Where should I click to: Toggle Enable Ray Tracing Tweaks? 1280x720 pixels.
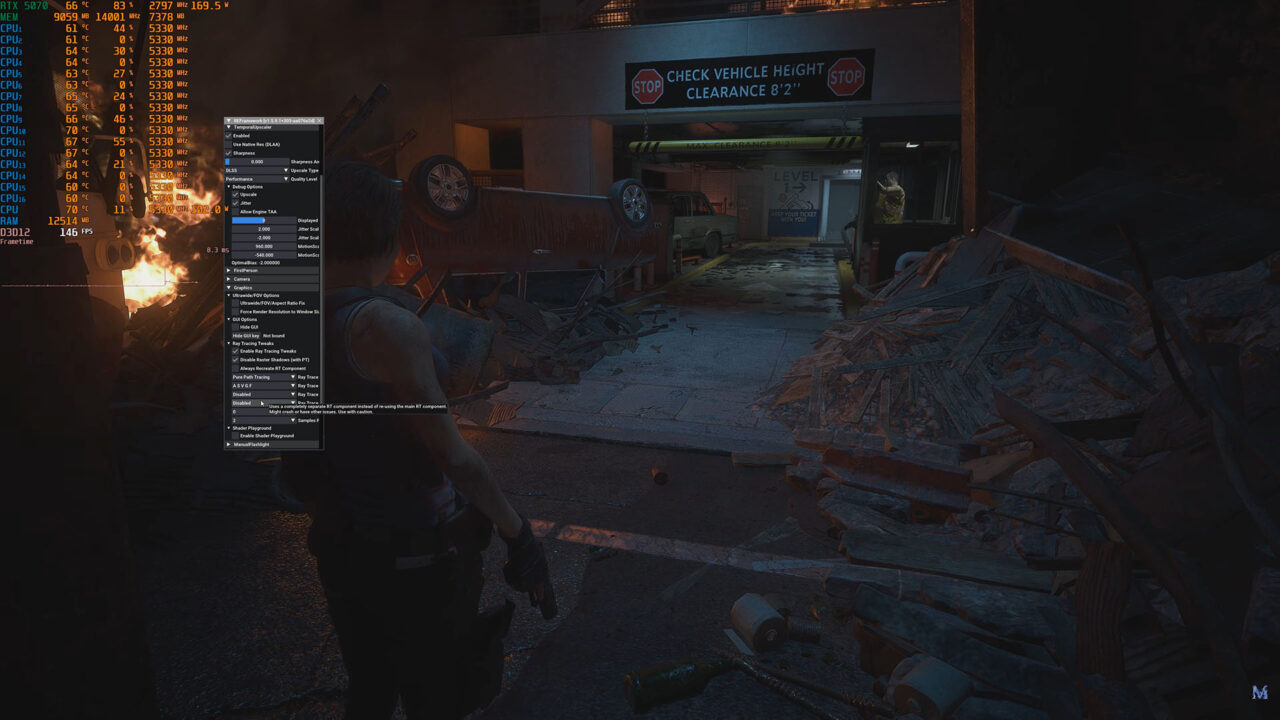pyautogui.click(x=236, y=351)
